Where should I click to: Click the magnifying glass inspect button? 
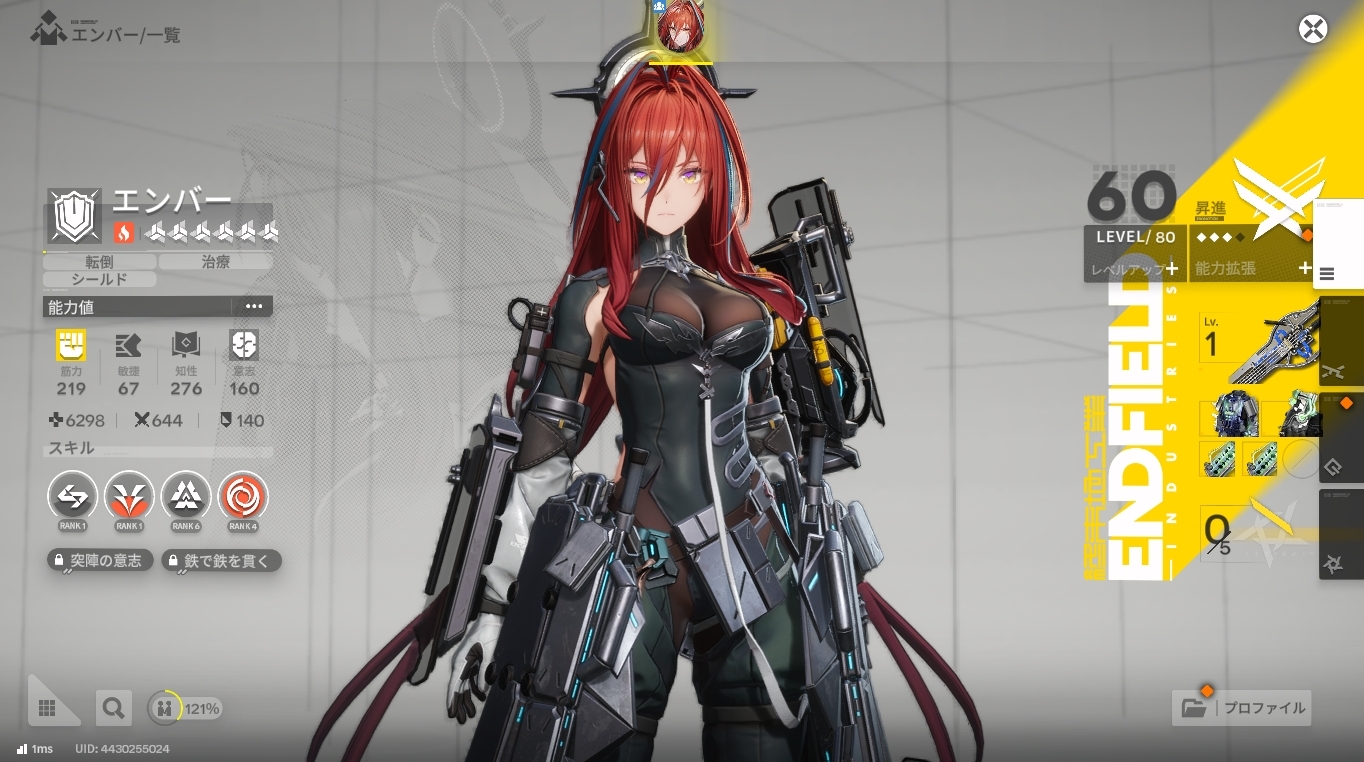click(113, 708)
